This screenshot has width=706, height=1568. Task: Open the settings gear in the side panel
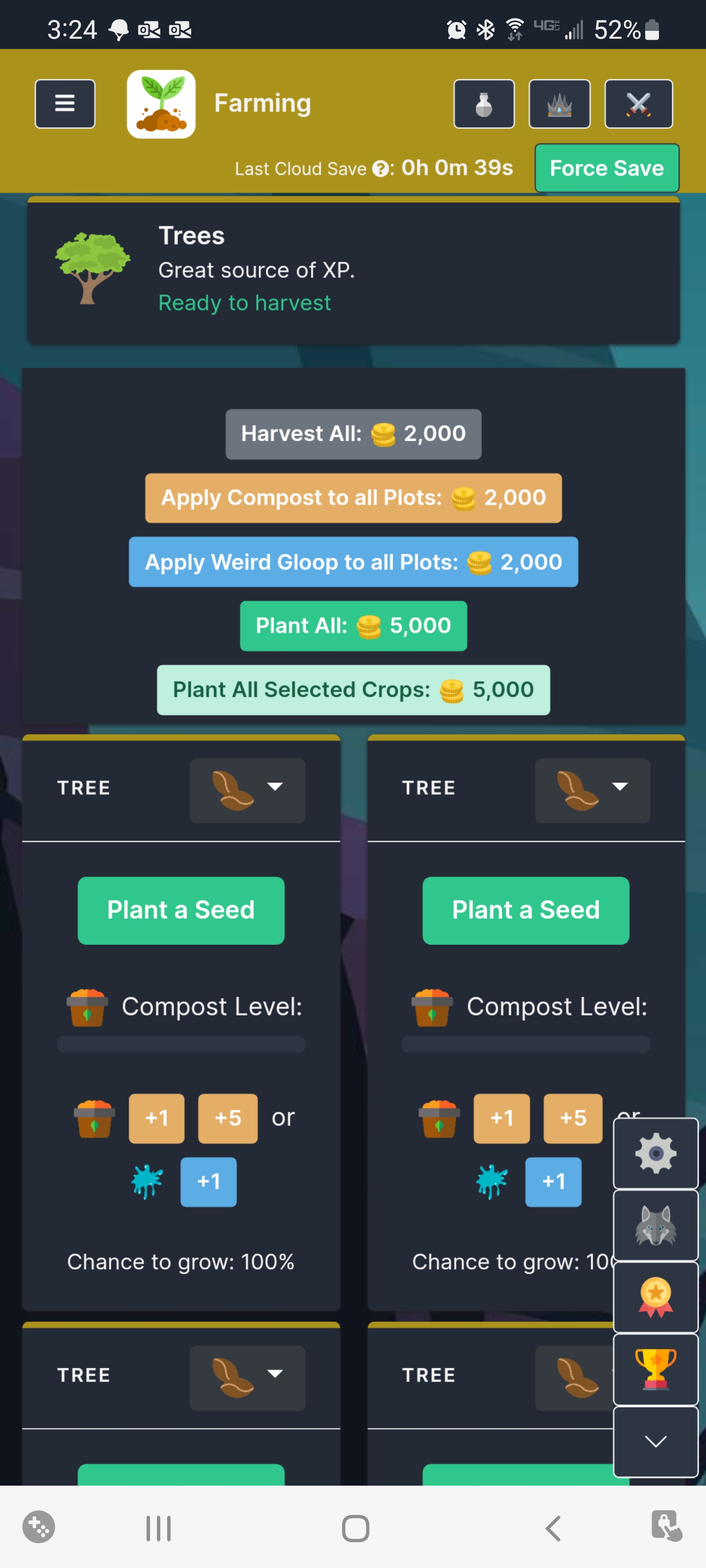(x=656, y=1153)
